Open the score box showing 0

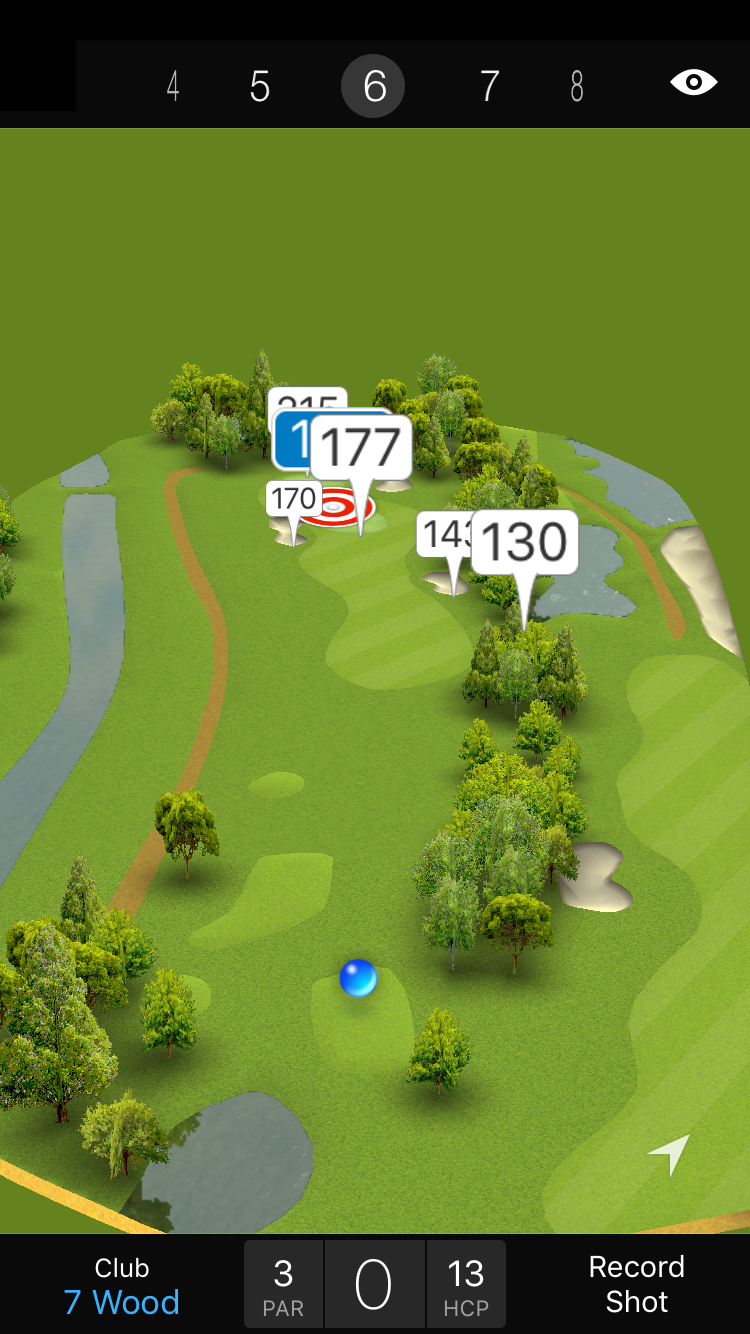coord(374,1285)
